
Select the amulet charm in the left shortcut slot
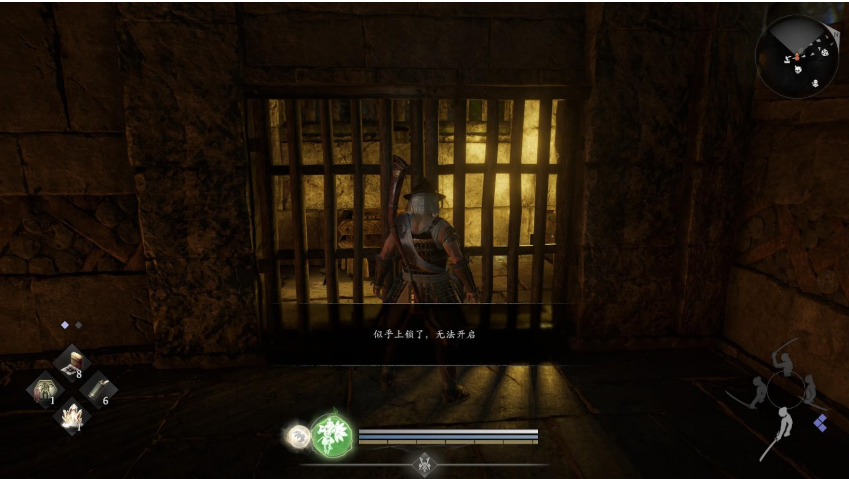[x=45, y=389]
